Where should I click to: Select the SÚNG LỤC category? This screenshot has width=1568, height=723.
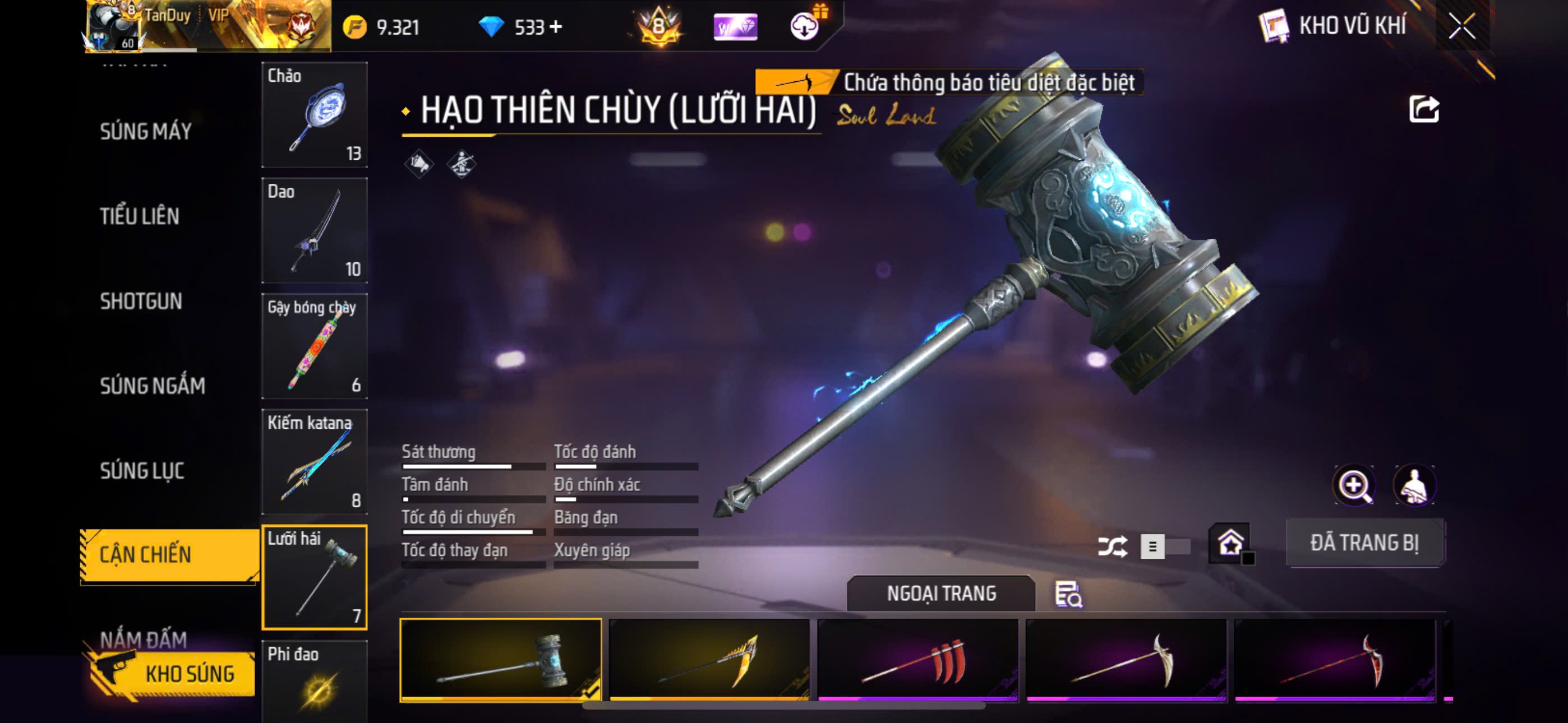pyautogui.click(x=142, y=470)
